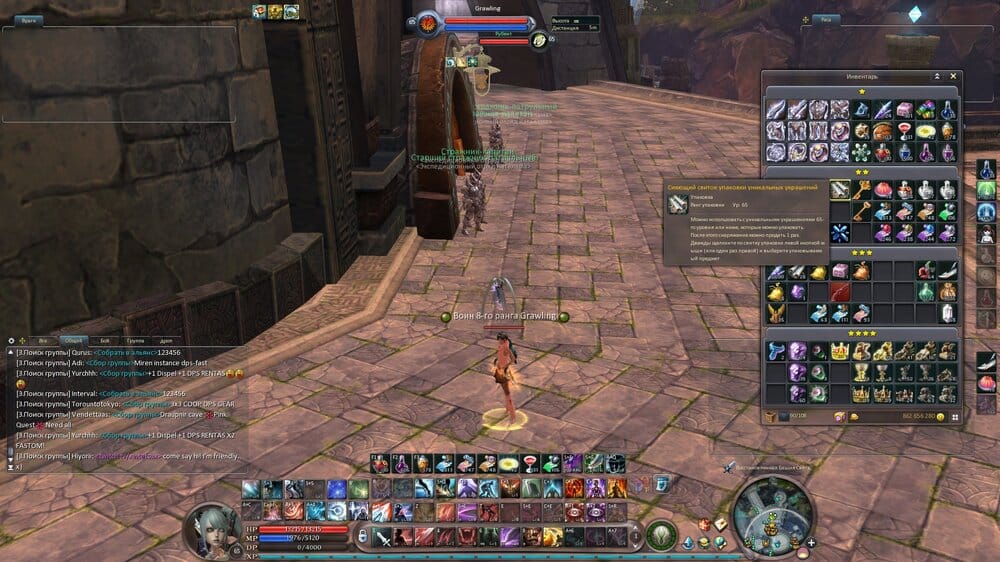
Task: Switch chat to the Бой tab
Action: click(x=104, y=340)
